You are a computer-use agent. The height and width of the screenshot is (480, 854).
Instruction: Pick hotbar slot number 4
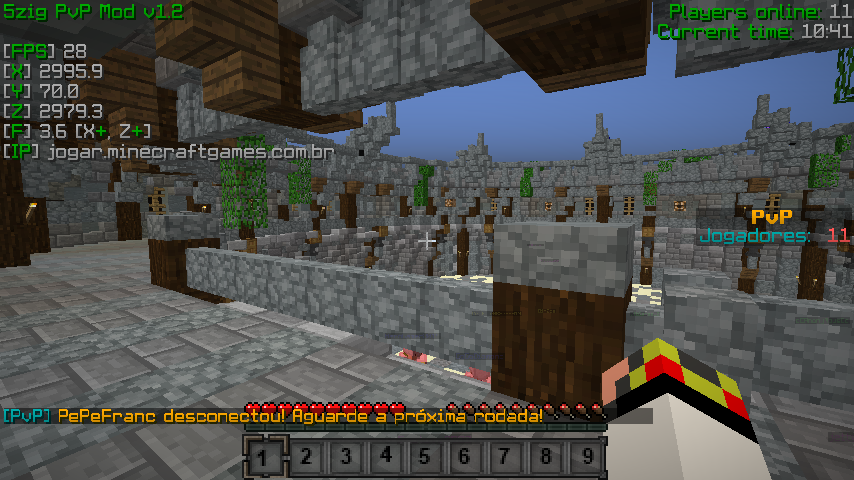(385, 458)
